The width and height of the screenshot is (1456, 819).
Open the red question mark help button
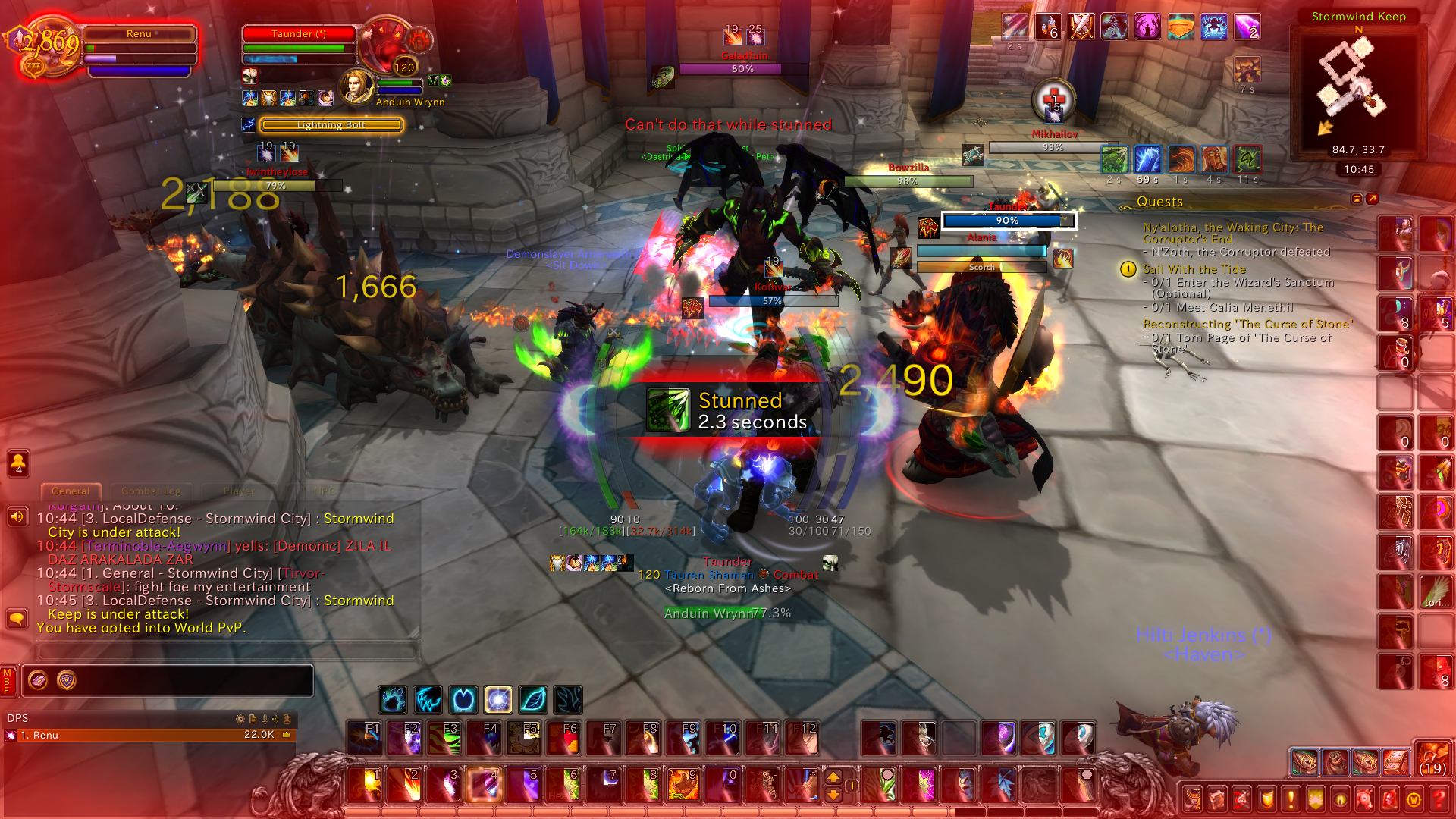click(x=1438, y=799)
